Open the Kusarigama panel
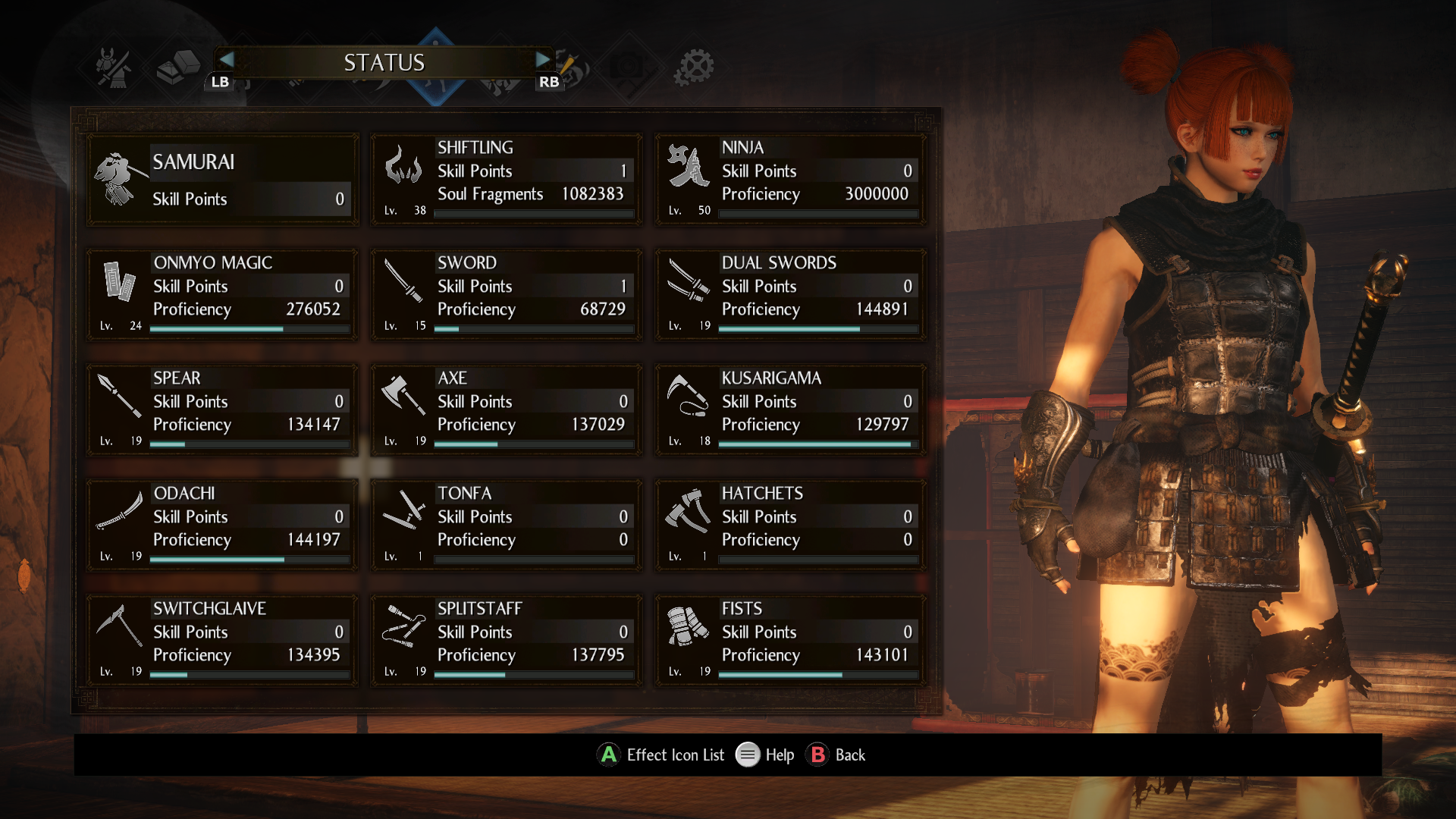Image resolution: width=1456 pixels, height=819 pixels. [x=791, y=410]
